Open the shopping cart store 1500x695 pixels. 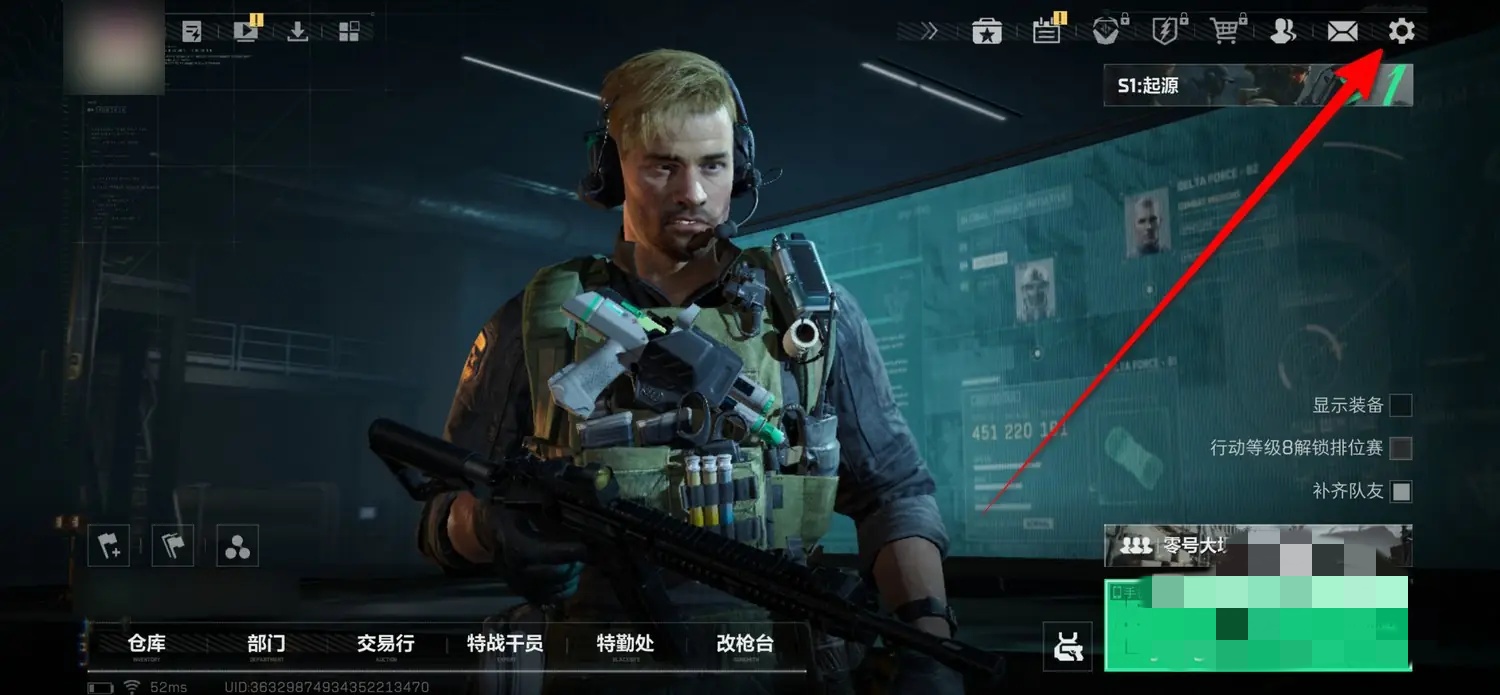click(x=1224, y=32)
